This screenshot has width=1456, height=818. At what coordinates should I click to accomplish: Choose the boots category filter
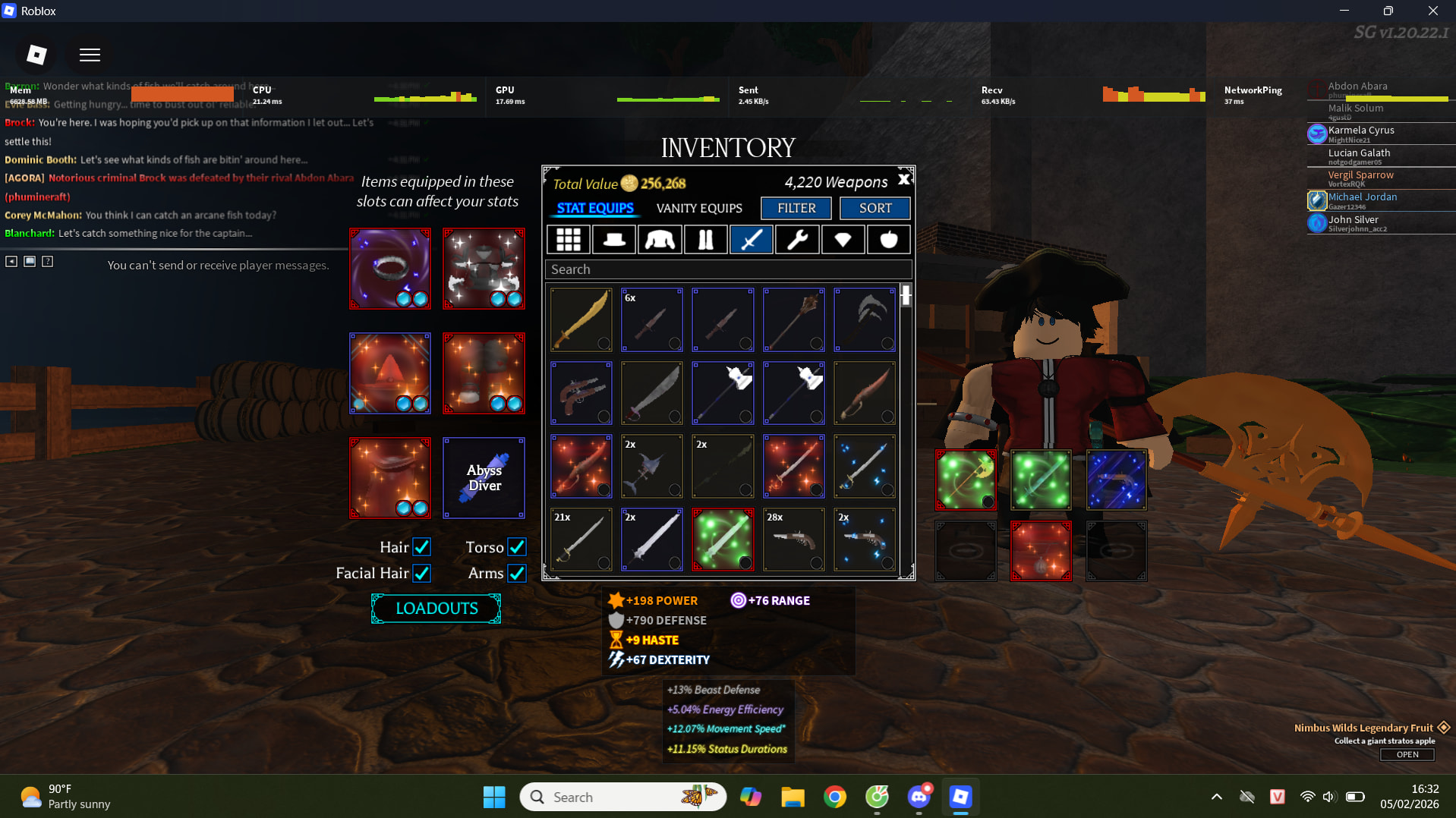(x=705, y=240)
